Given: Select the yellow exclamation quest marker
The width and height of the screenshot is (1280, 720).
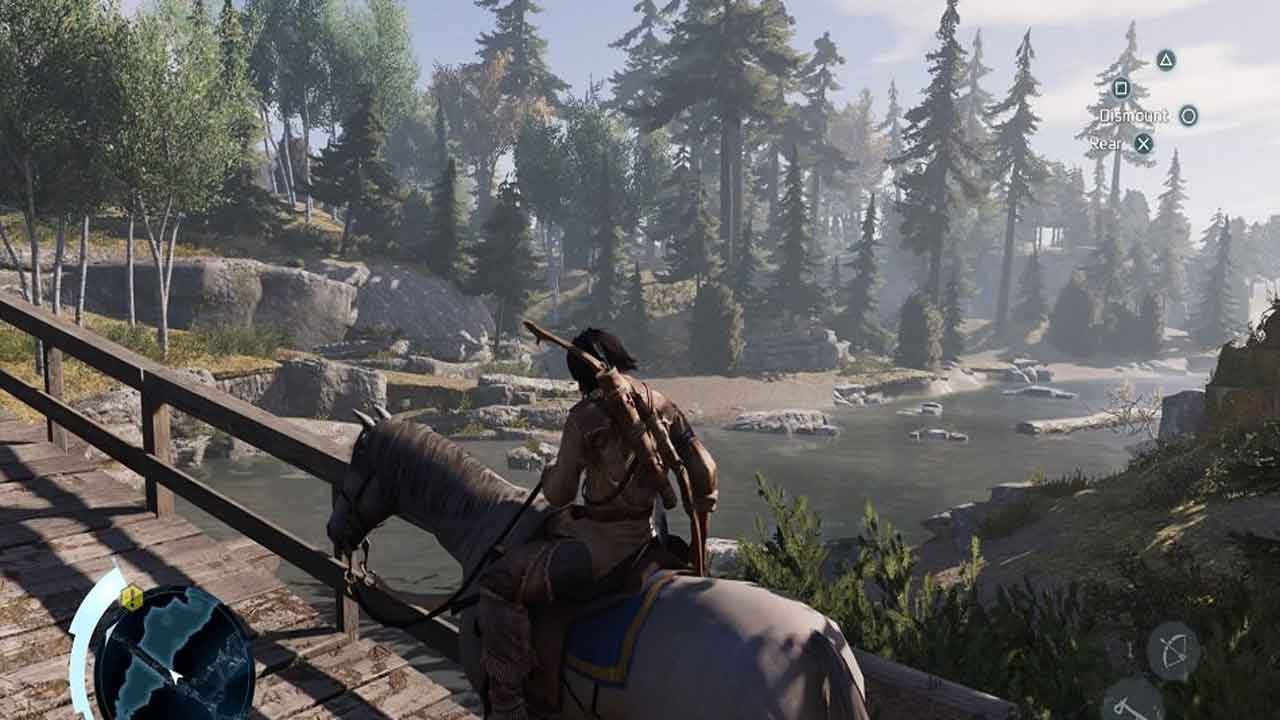Looking at the screenshot, I should (131, 598).
